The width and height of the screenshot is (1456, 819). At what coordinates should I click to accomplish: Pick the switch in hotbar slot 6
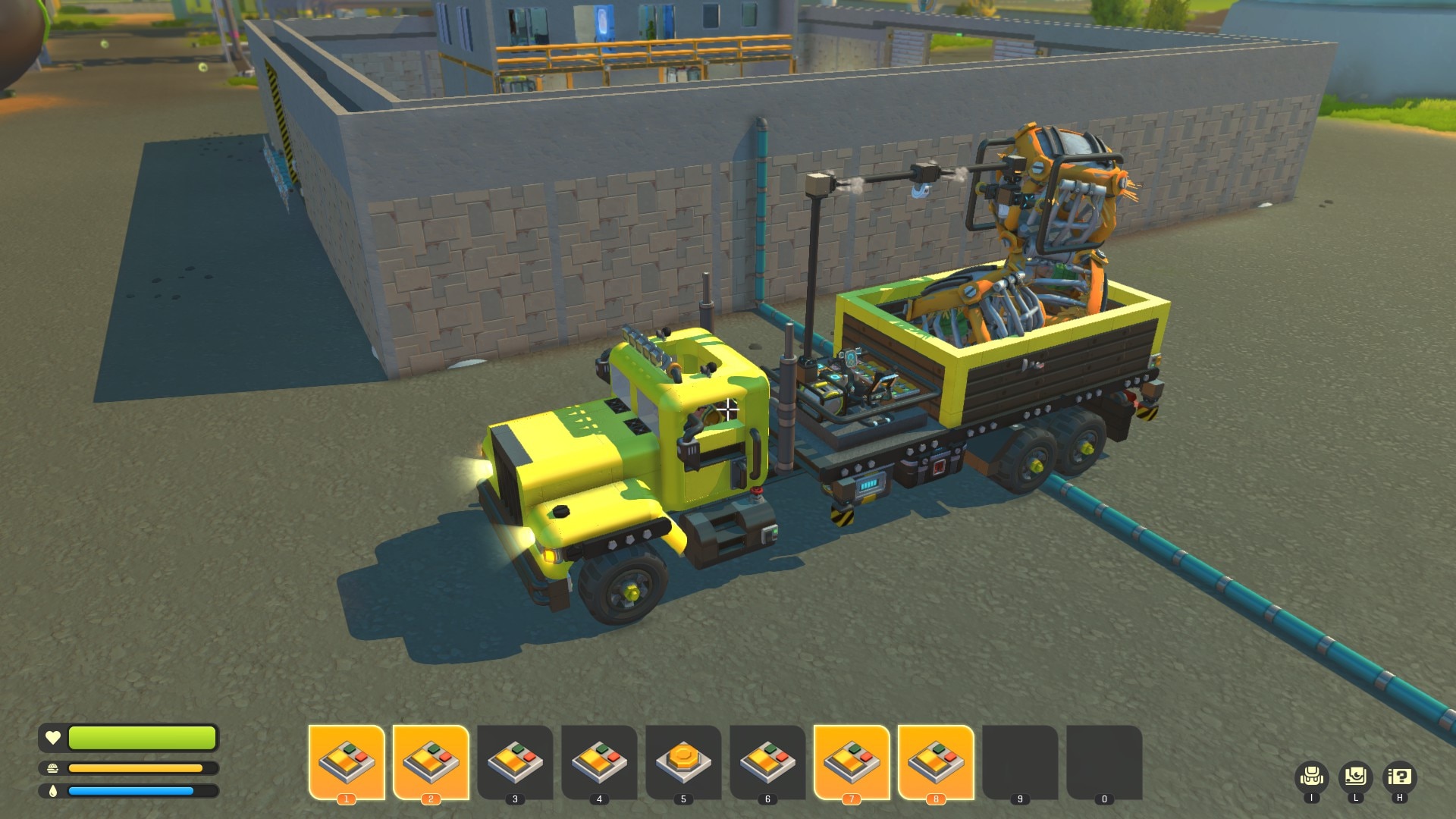767,761
